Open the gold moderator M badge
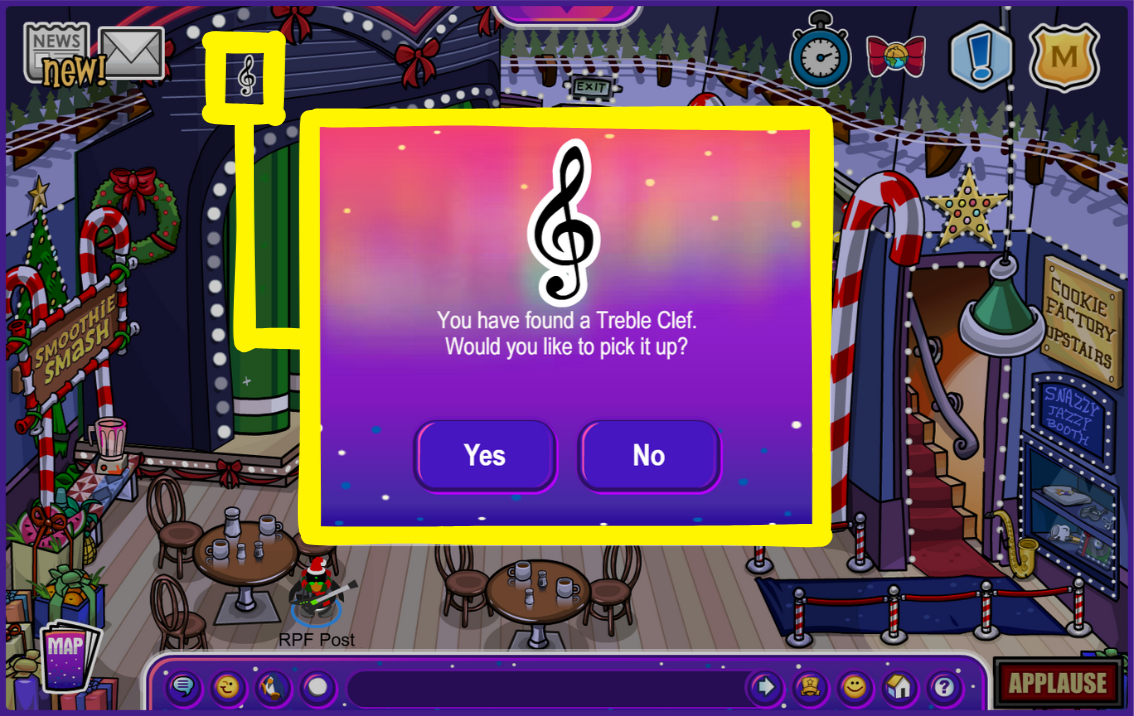 tap(1065, 57)
